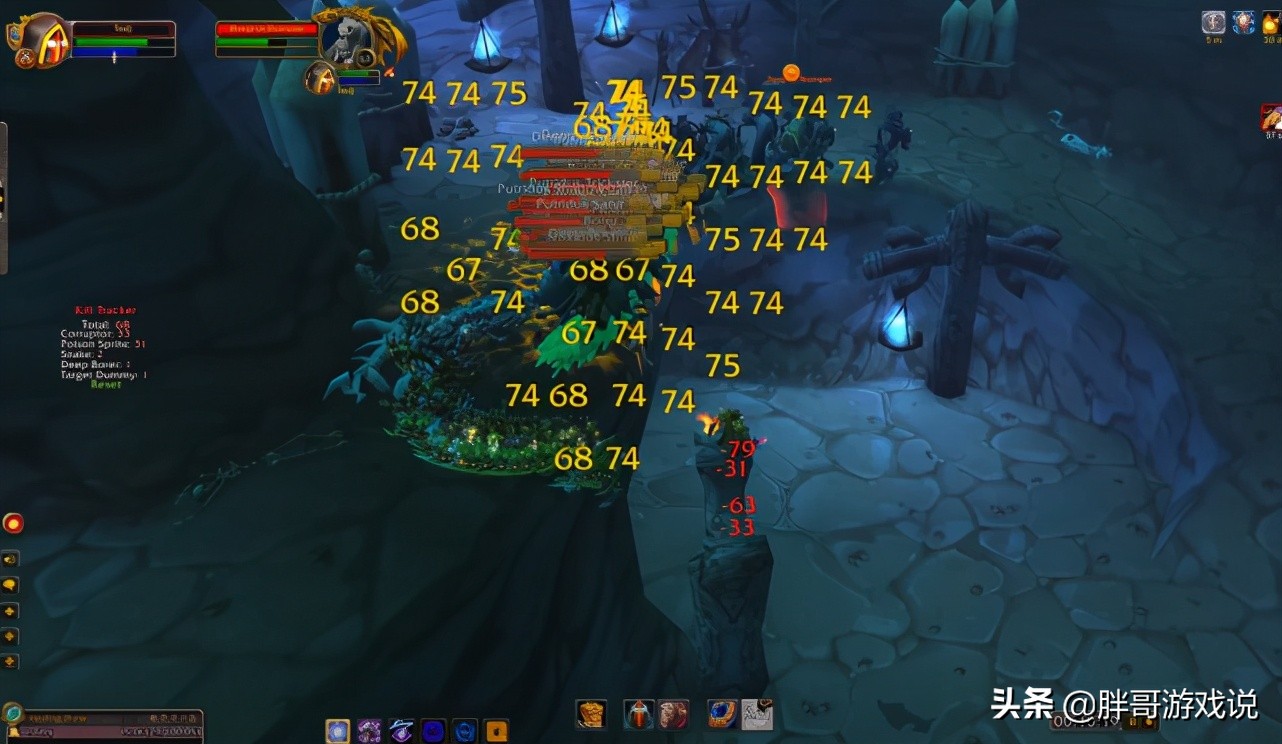Click the blue ring trinket icon near the bottom
This screenshot has width=1282, height=744.
pyautogui.click(x=722, y=714)
